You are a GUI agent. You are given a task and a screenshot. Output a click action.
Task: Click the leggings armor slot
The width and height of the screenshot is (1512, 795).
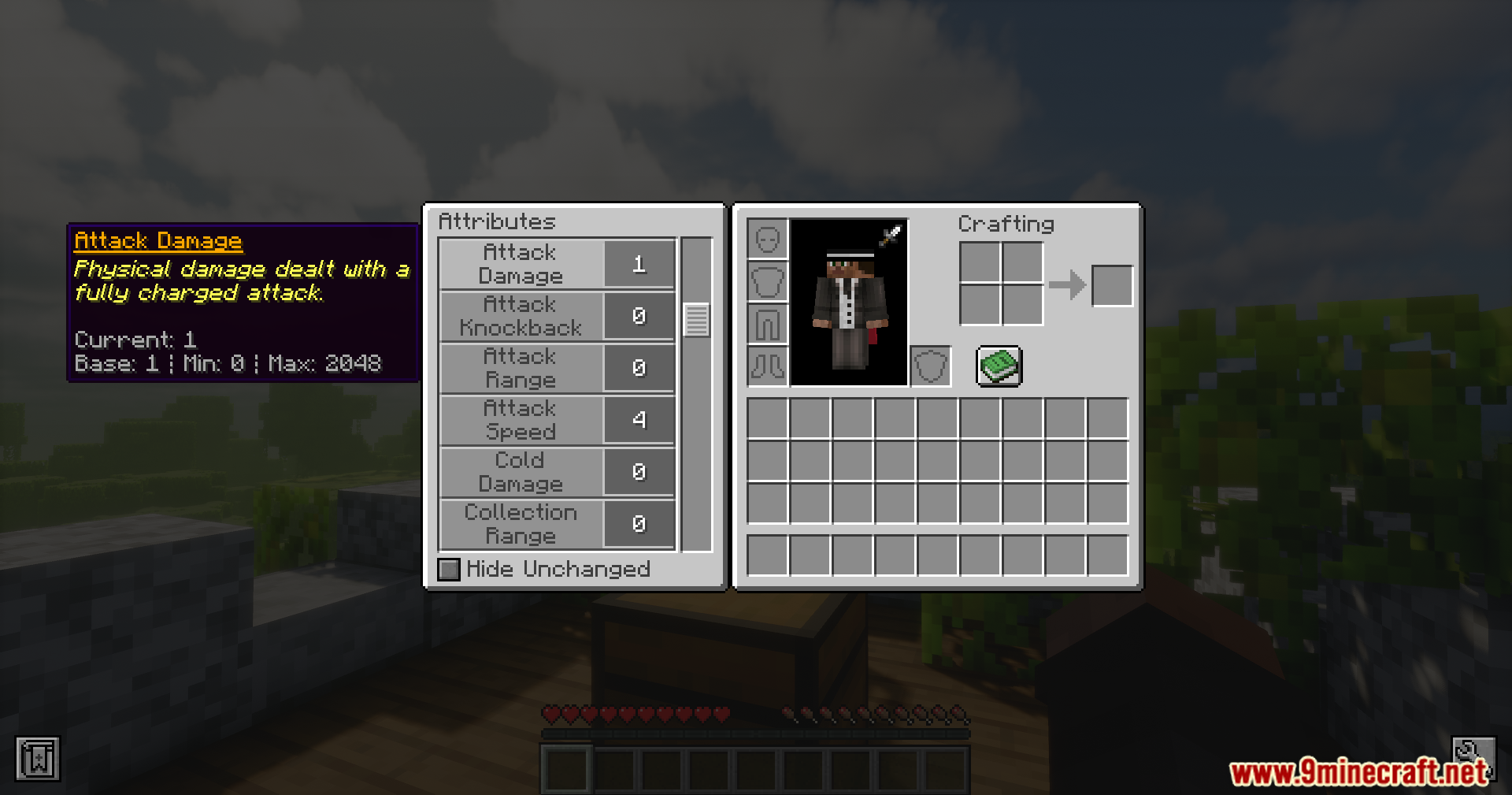coord(767,325)
